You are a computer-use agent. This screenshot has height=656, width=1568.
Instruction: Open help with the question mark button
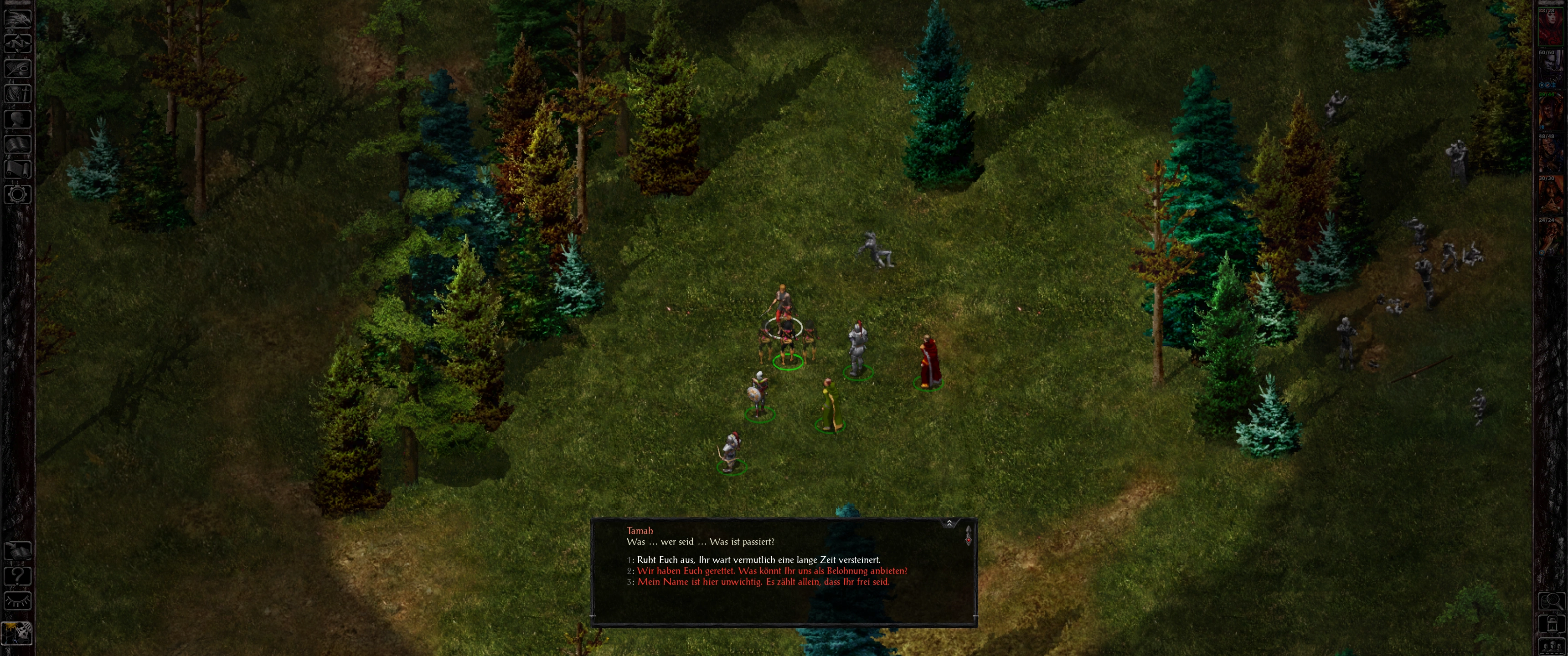(17, 576)
